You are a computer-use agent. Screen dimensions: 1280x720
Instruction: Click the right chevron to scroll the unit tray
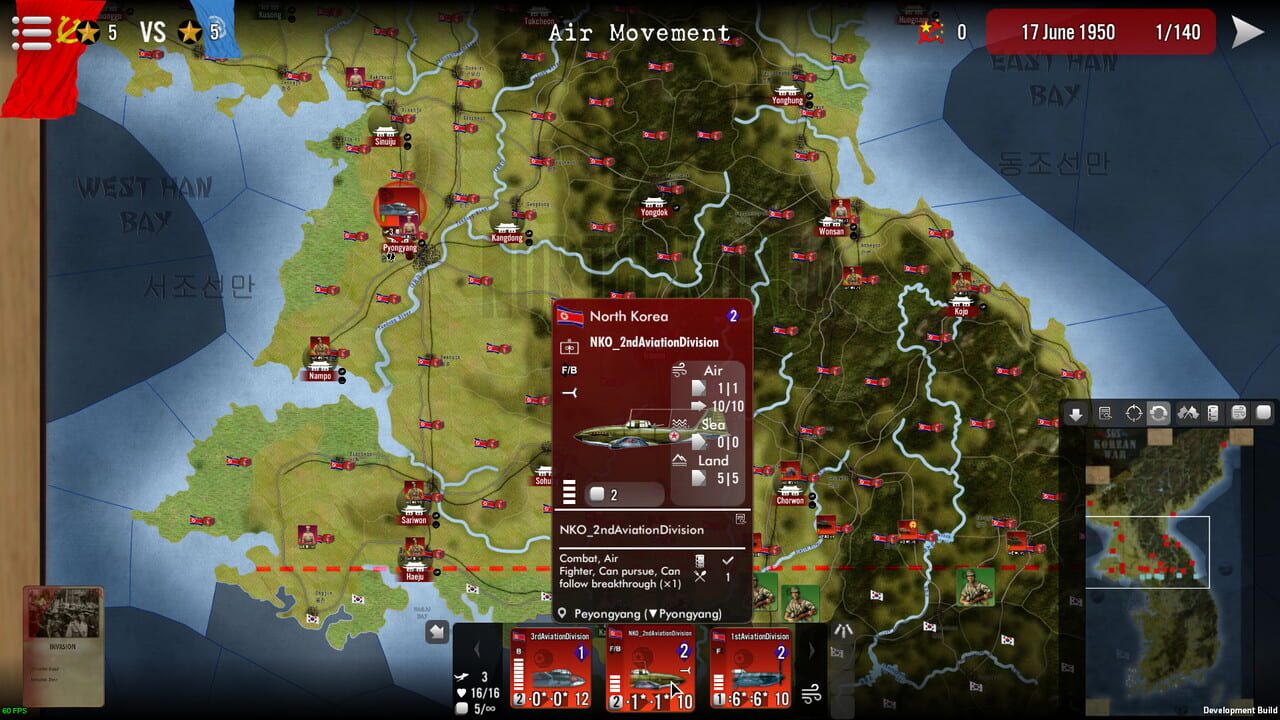812,650
